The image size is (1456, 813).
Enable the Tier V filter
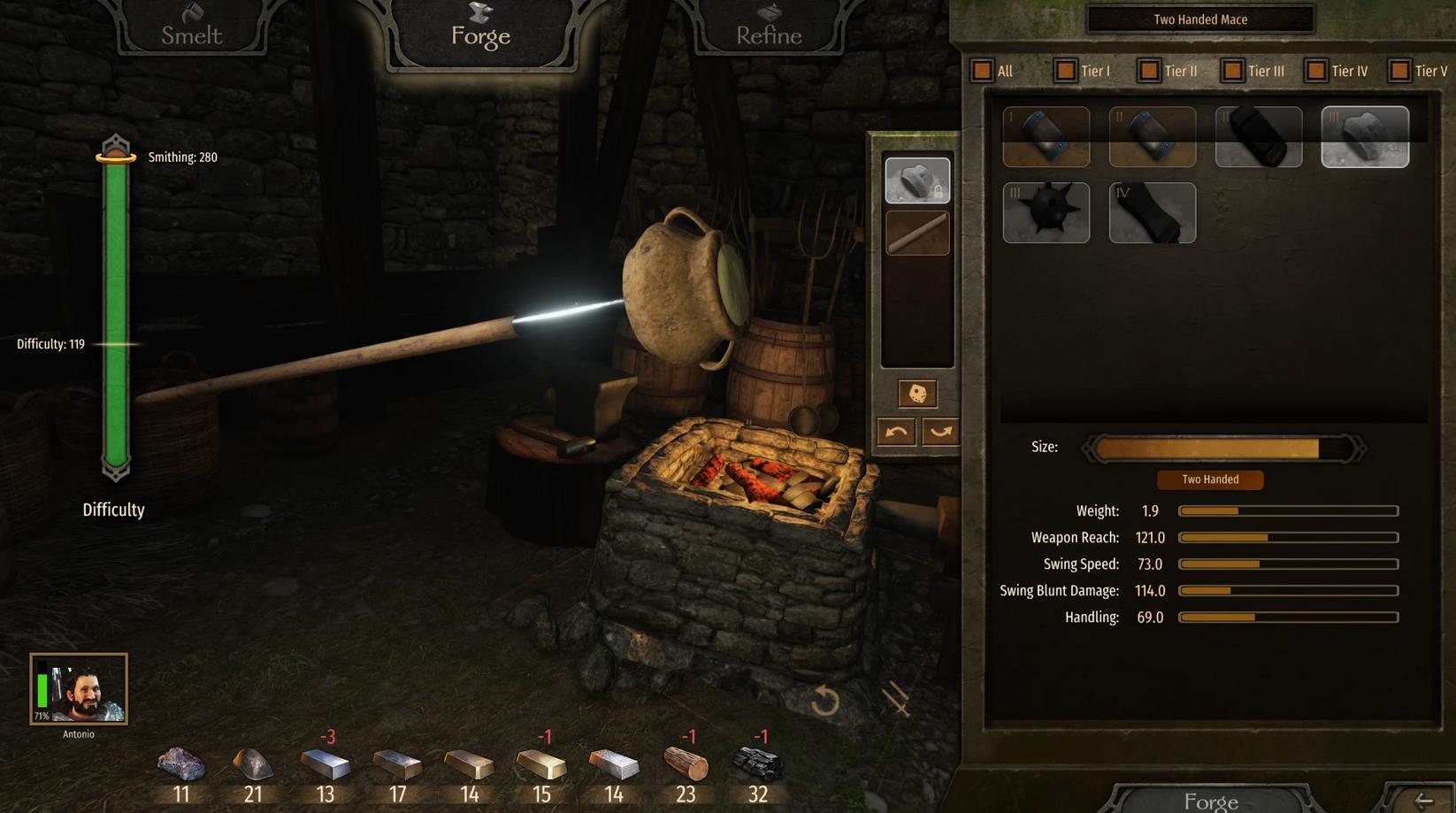1399,71
